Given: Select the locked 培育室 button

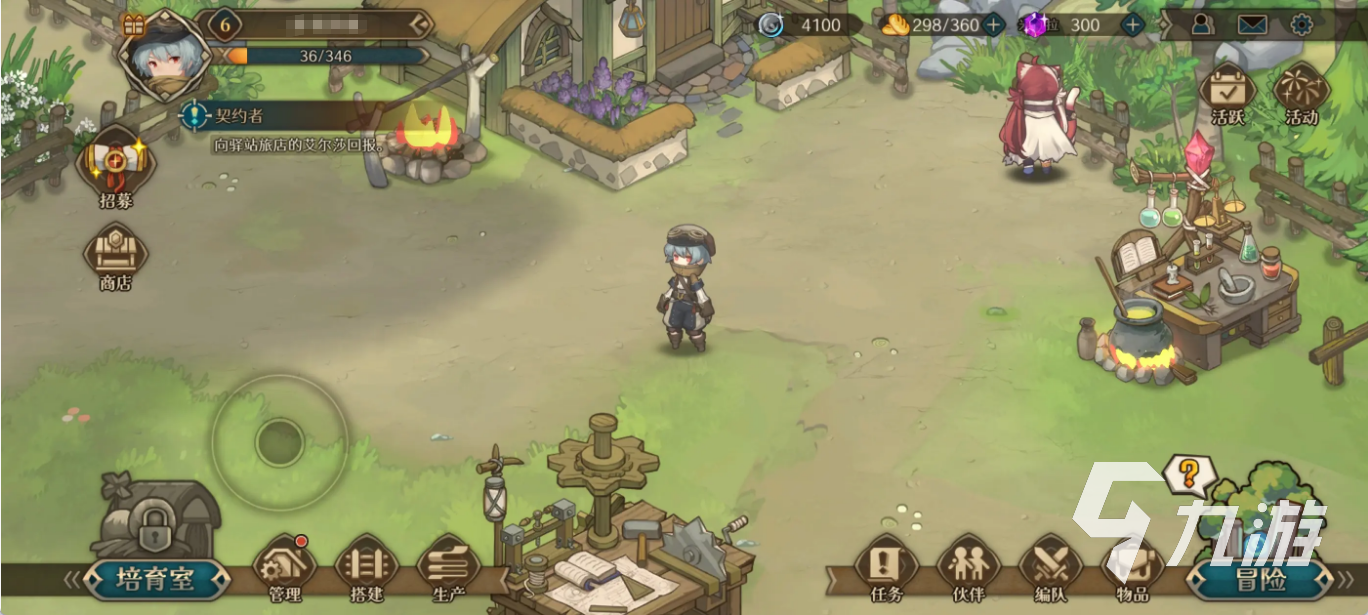Looking at the screenshot, I should pos(155,577).
